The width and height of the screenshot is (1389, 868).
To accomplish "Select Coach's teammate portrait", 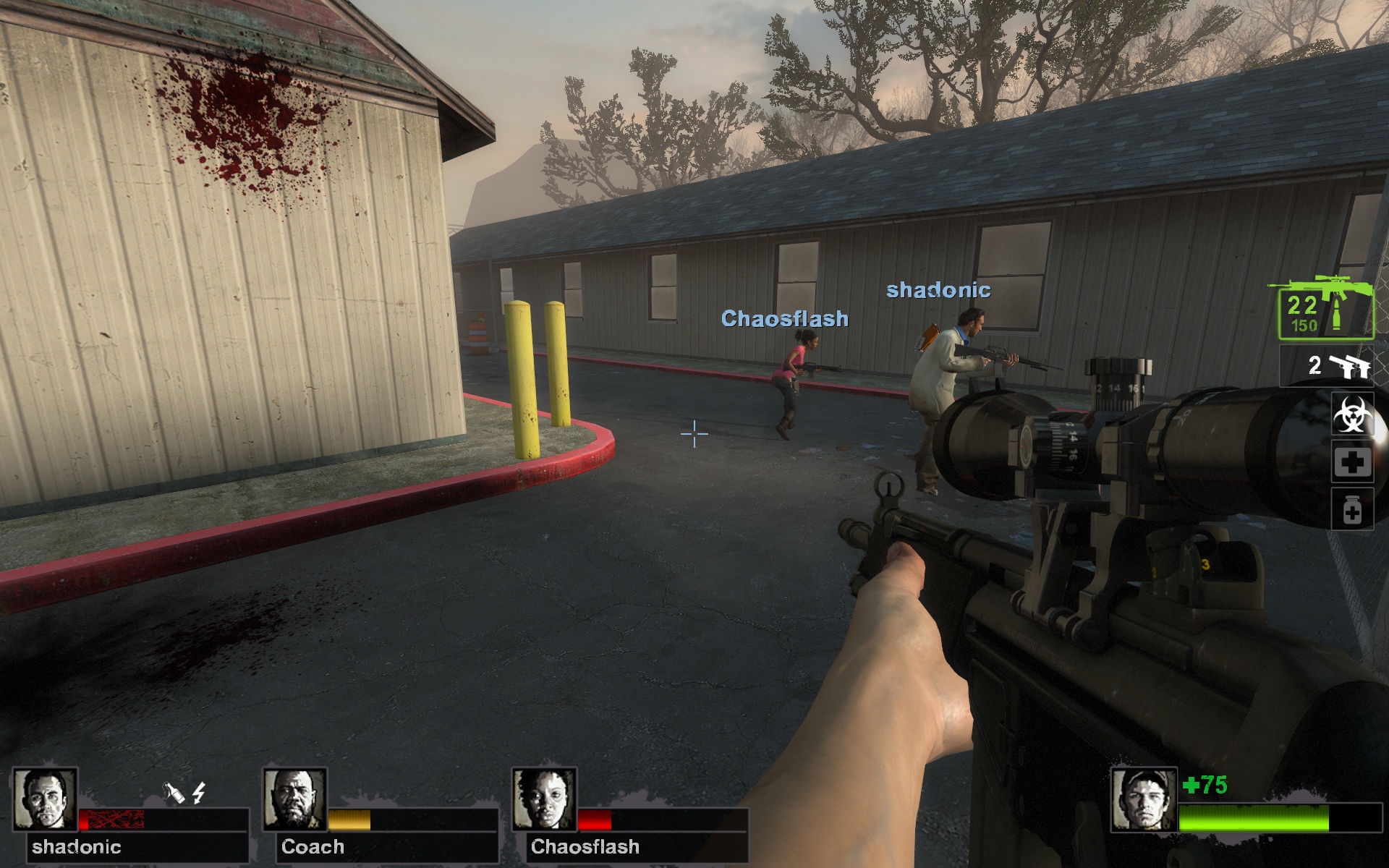I will pyautogui.click(x=294, y=799).
